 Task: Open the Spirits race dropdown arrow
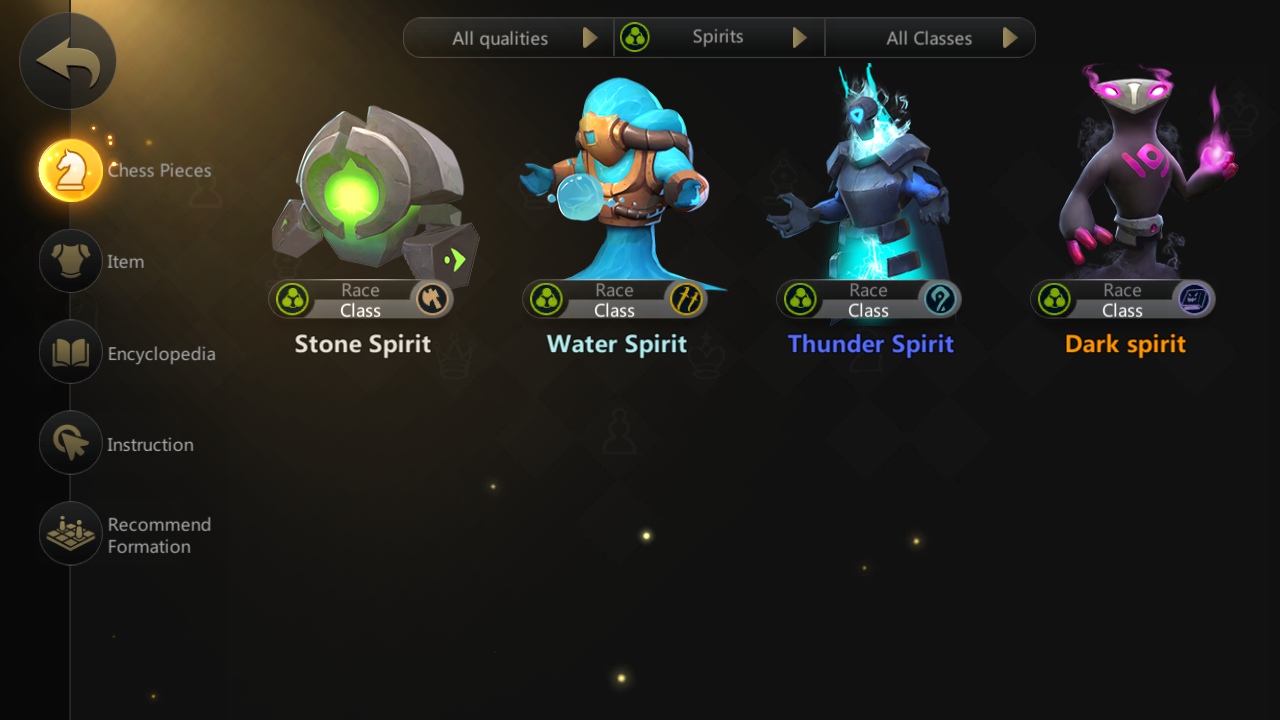[799, 37]
